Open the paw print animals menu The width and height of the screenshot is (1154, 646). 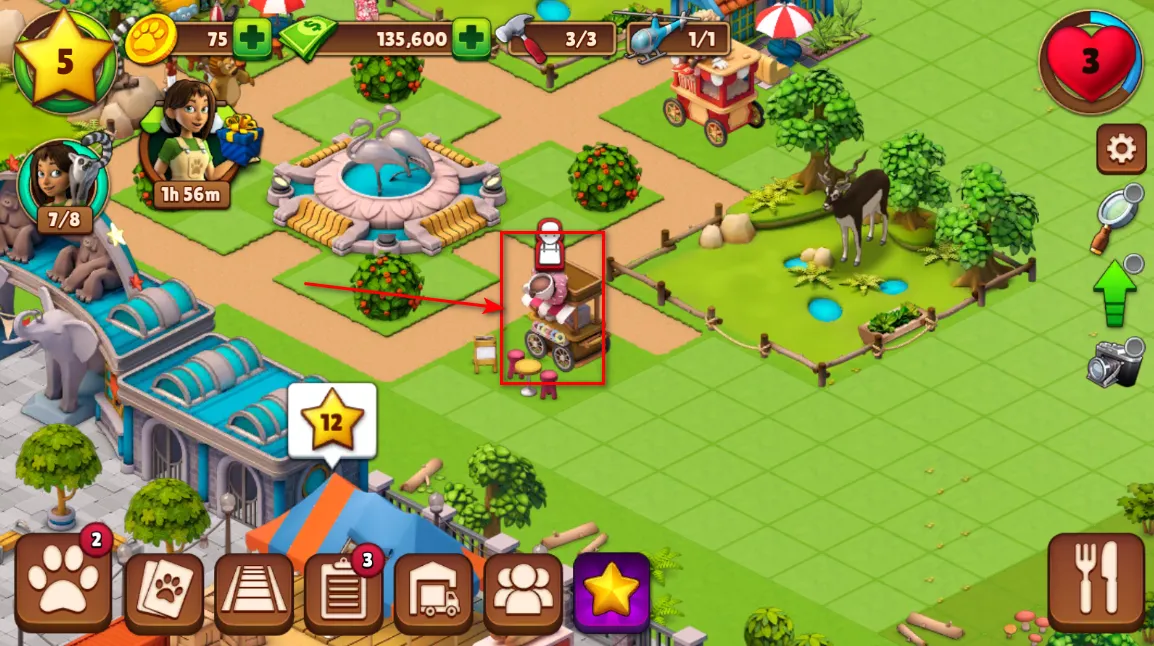(63, 592)
